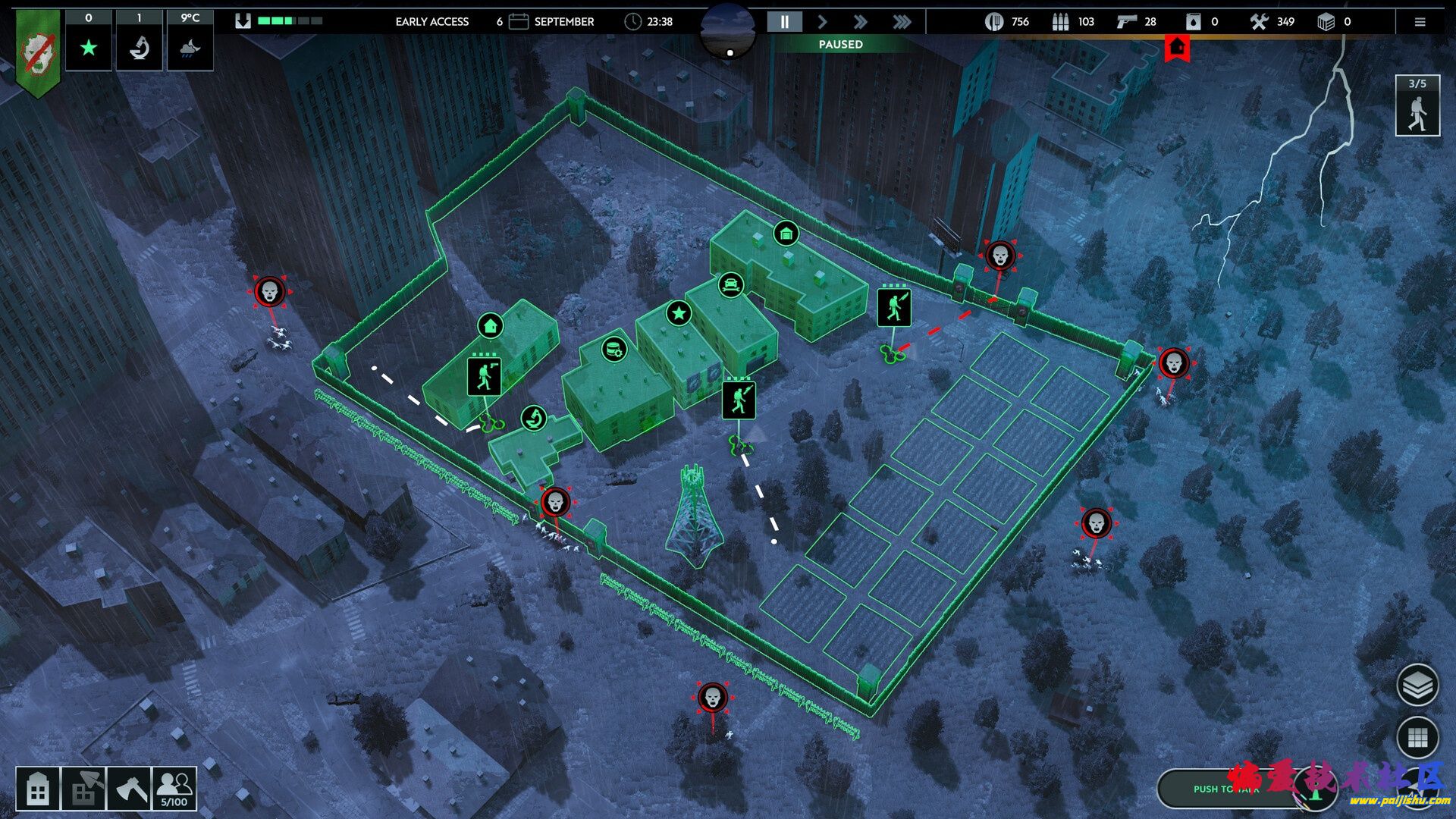The image size is (1456, 819).
Task: Toggle the map layers button
Action: 1417,686
